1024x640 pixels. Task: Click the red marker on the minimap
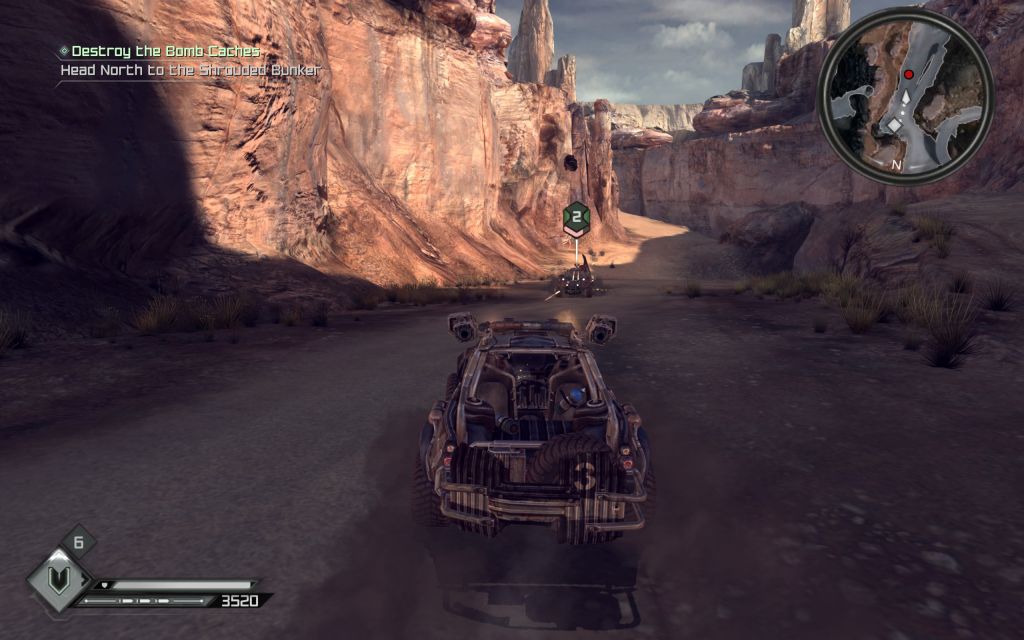[909, 75]
